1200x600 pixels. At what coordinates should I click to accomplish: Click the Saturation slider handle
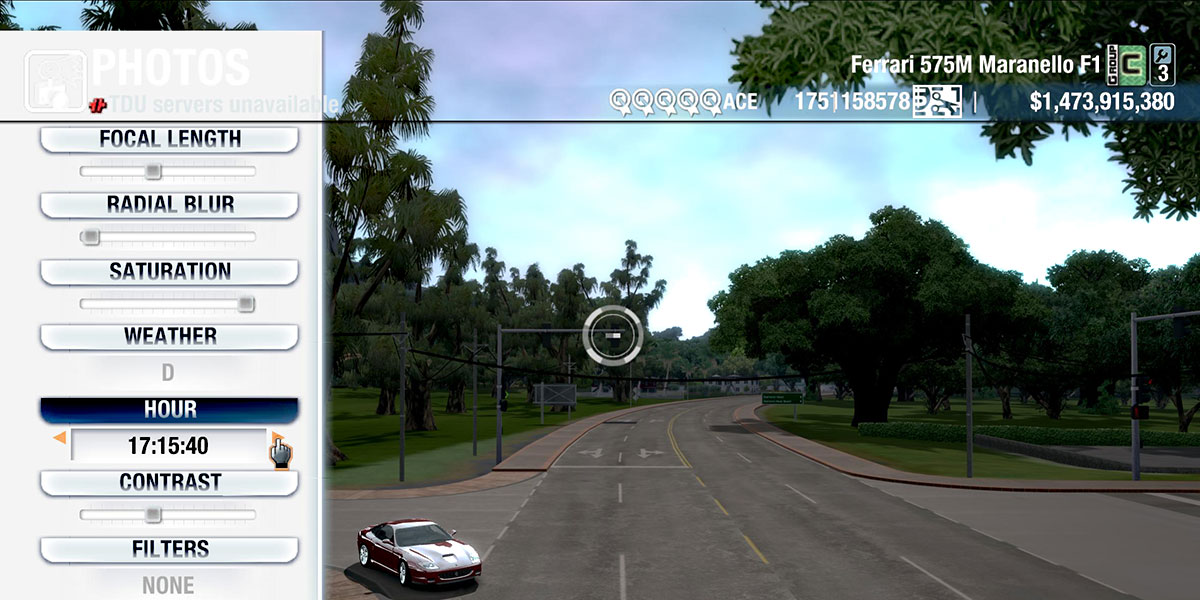click(245, 304)
